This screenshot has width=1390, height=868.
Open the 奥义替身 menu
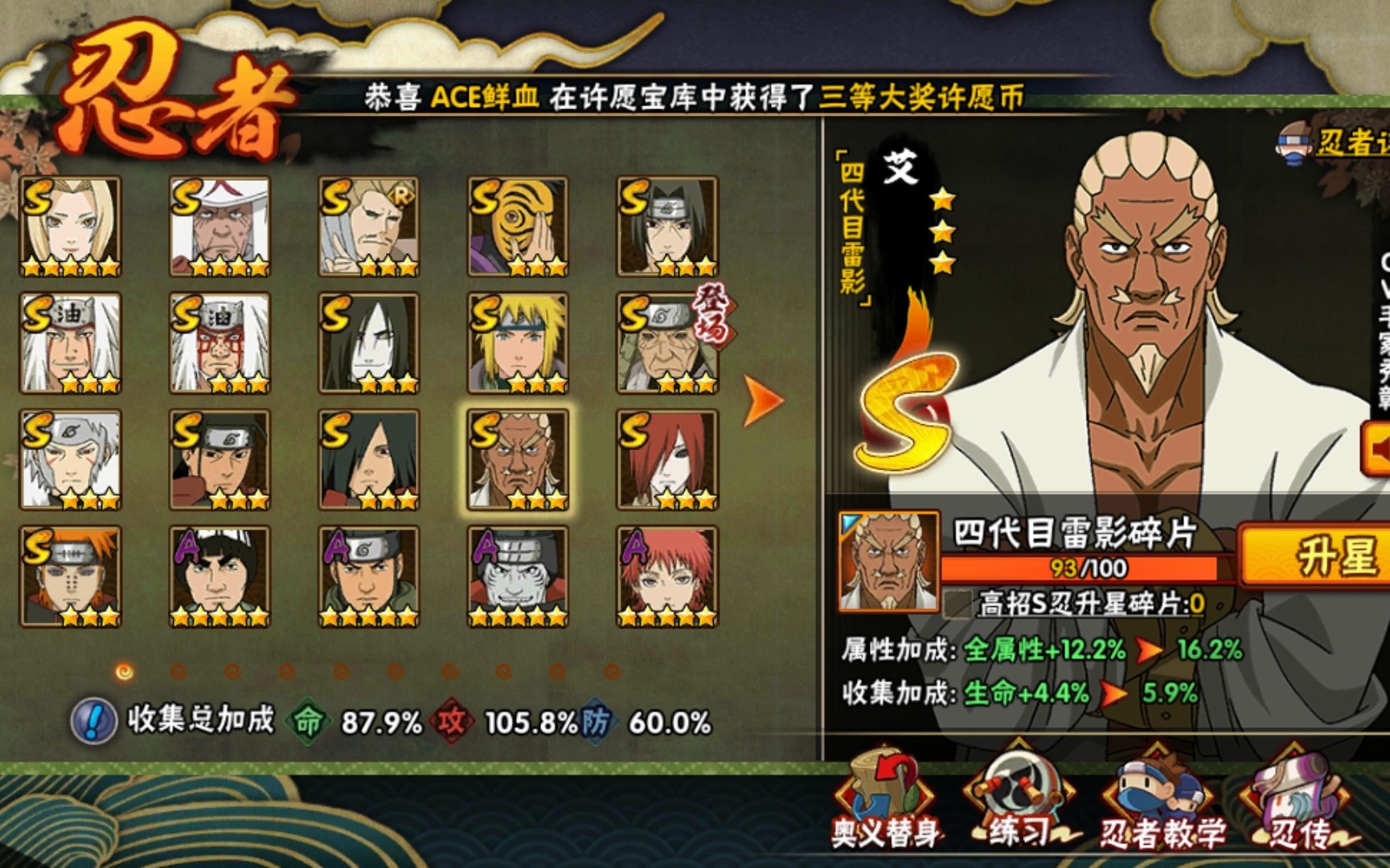[x=884, y=800]
